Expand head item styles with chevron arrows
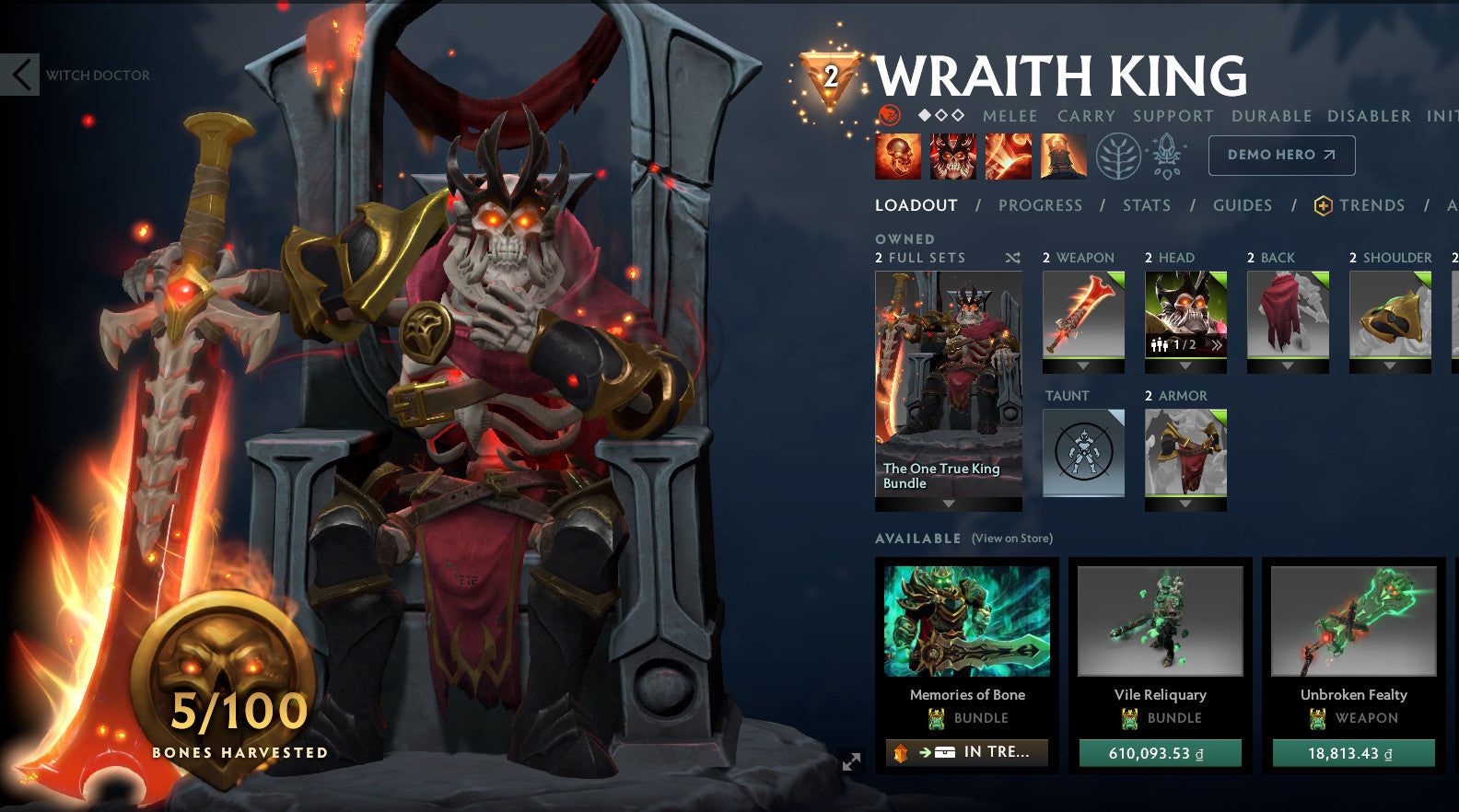Viewport: 1459px width, 812px height. [x=1219, y=344]
